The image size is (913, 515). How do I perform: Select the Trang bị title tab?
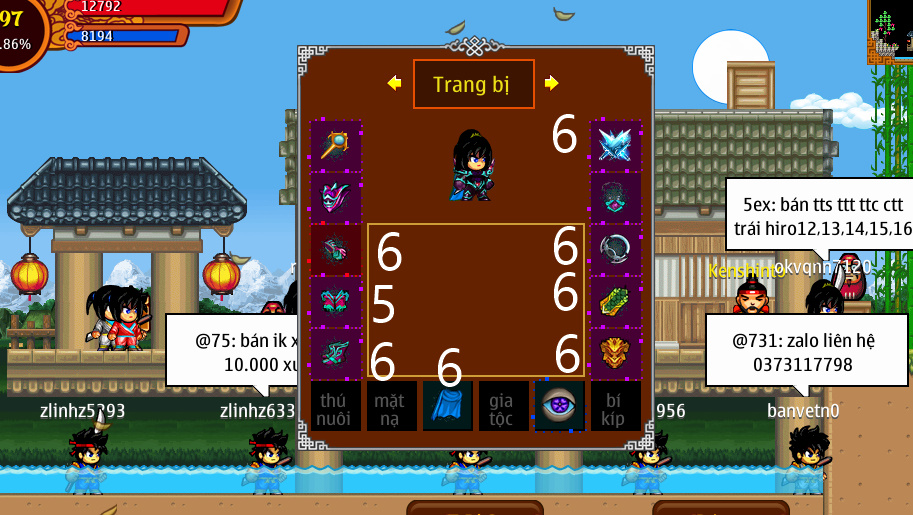pyautogui.click(x=473, y=84)
